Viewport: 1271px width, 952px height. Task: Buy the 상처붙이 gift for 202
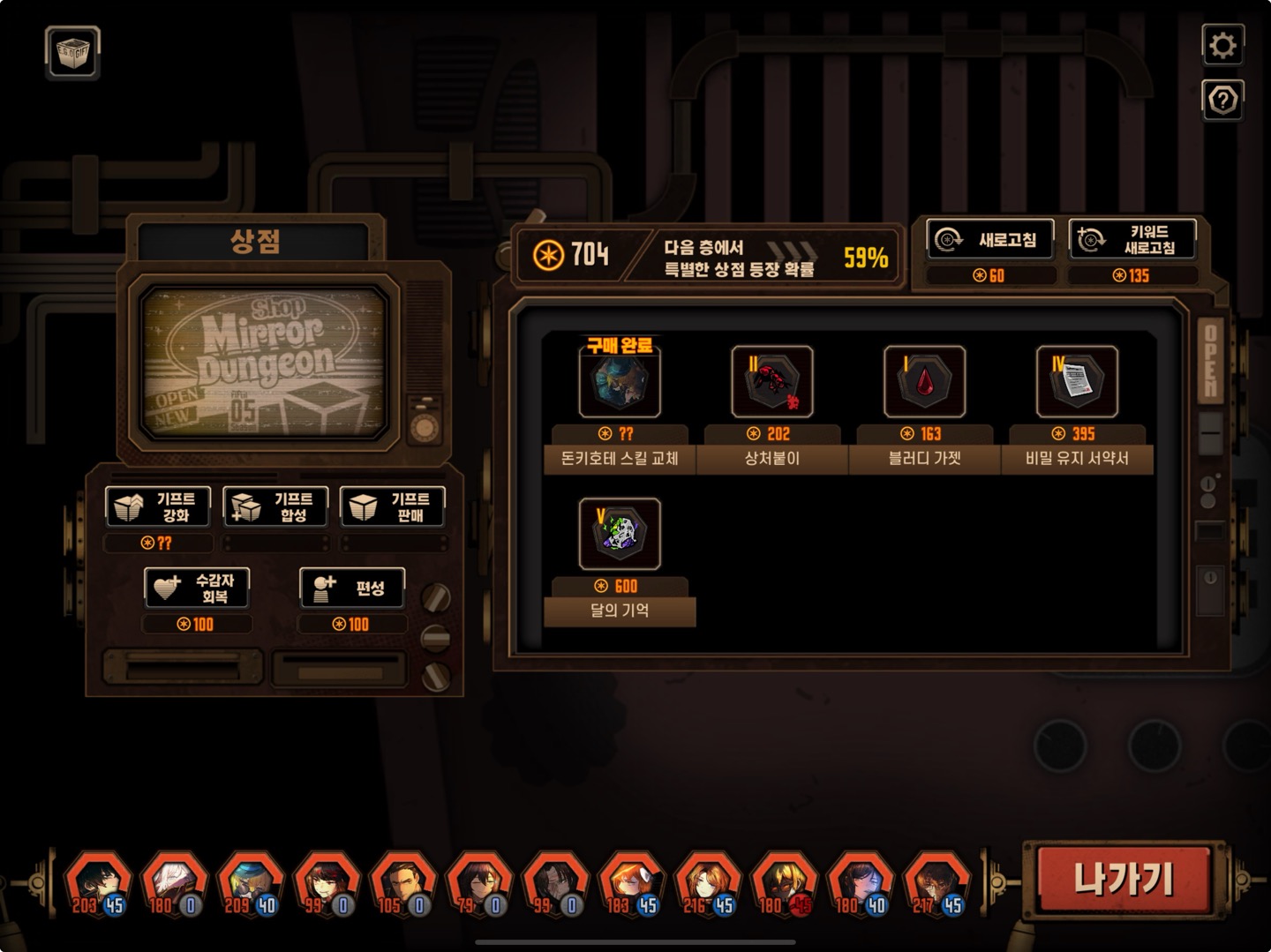pos(771,382)
